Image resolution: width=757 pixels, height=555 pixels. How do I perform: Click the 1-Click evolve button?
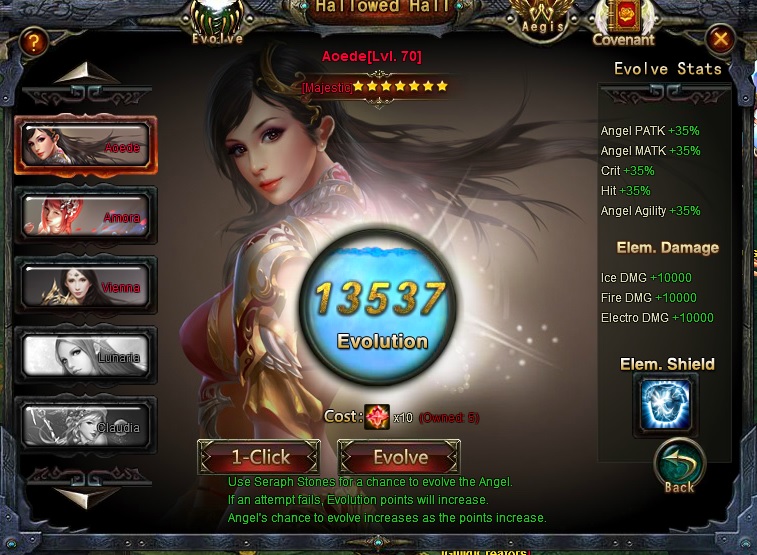(259, 458)
